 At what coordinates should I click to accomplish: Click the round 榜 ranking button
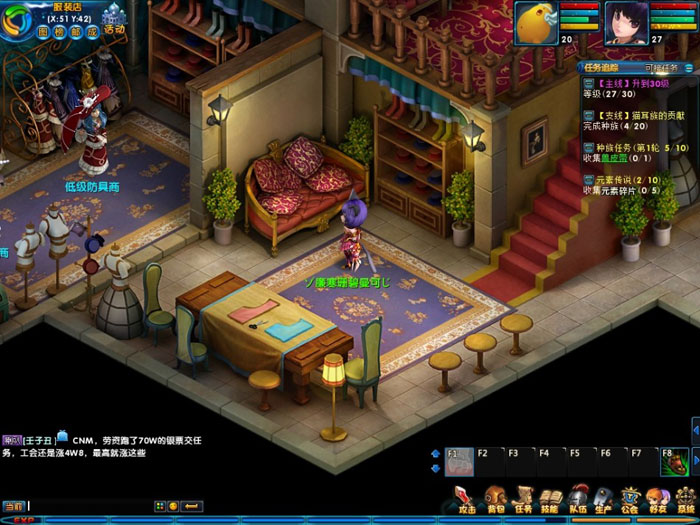click(58, 31)
